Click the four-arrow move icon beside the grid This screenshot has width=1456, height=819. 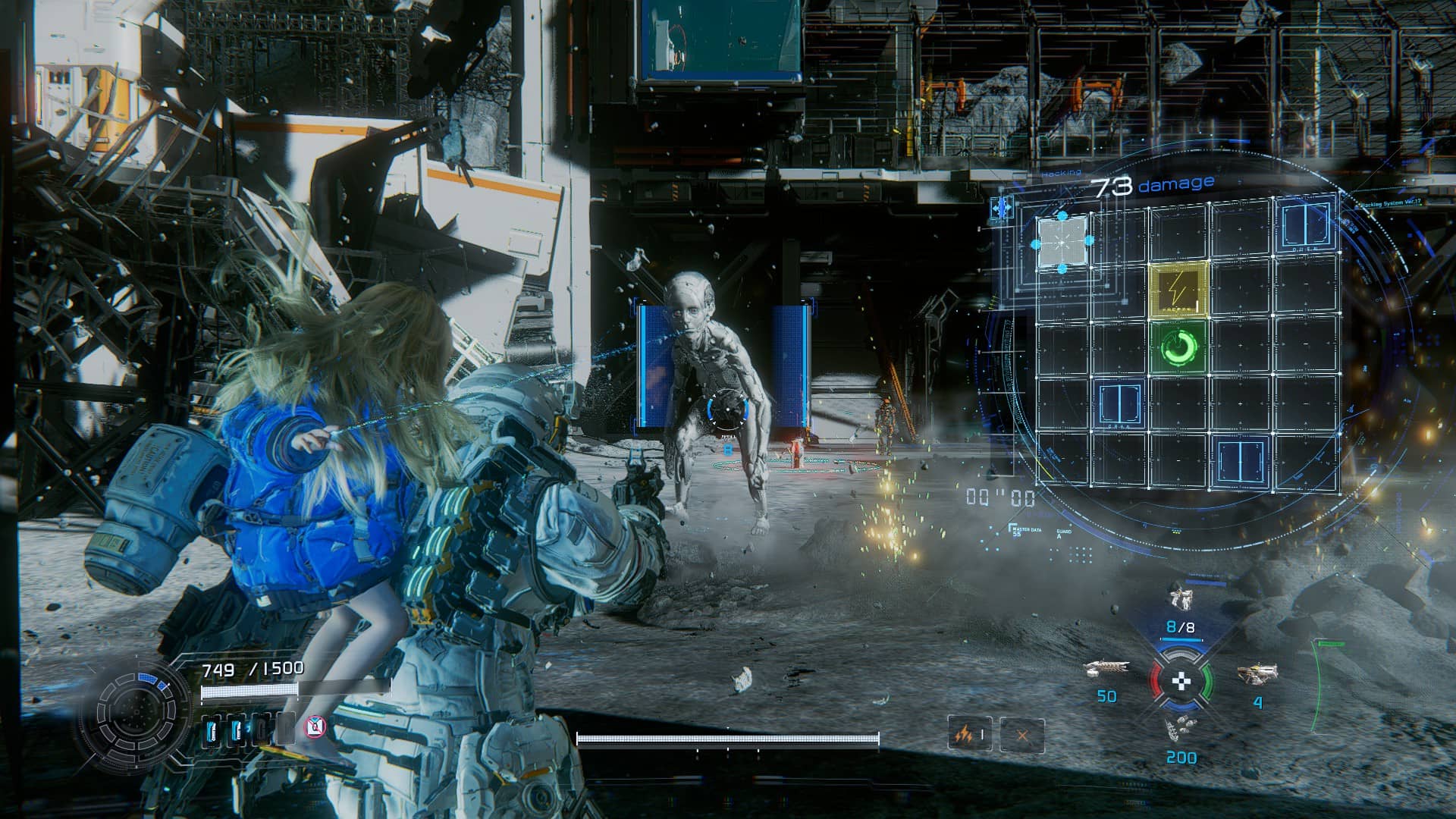(1003, 207)
